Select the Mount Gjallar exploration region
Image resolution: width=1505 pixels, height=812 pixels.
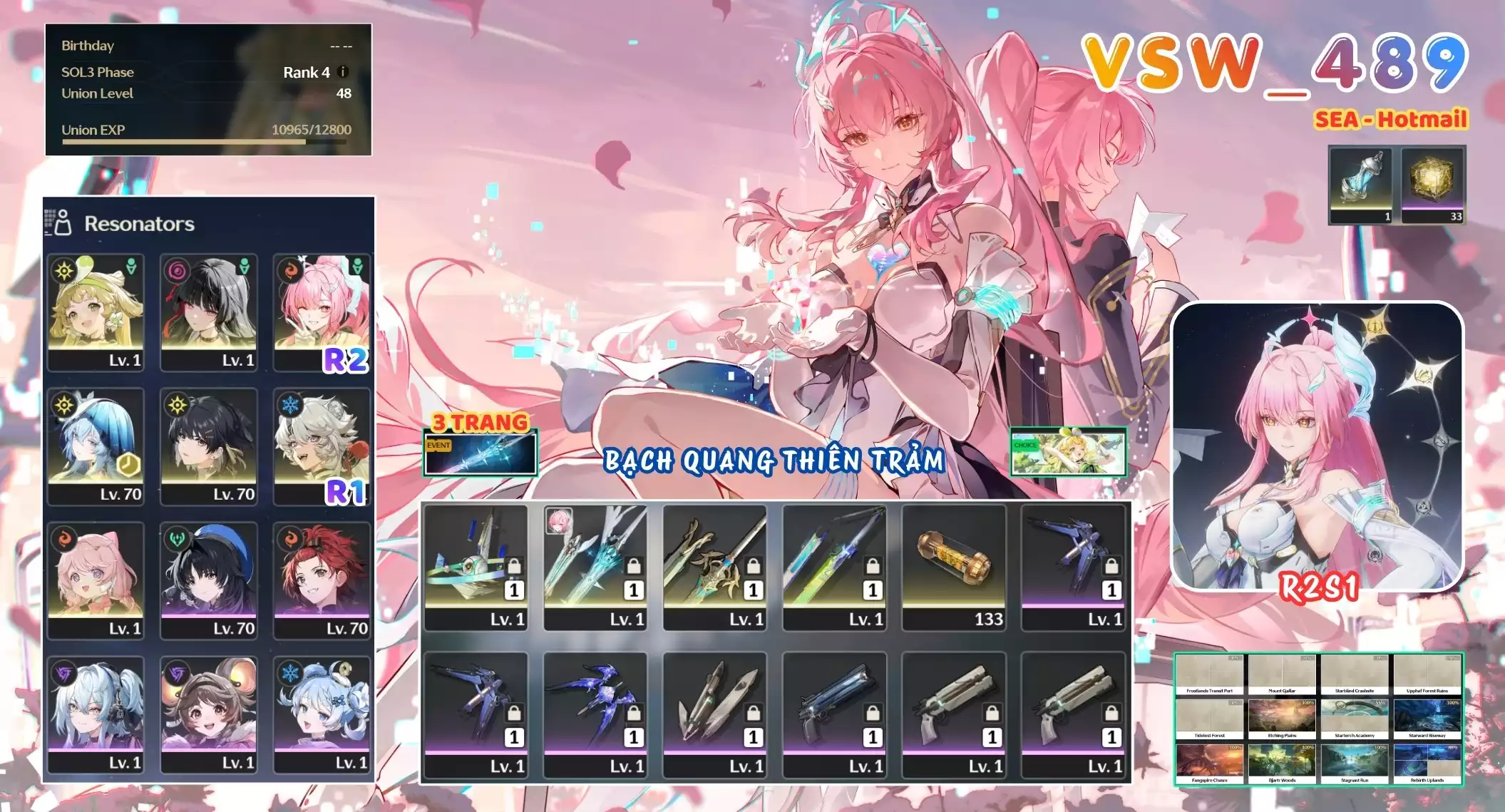(1282, 672)
